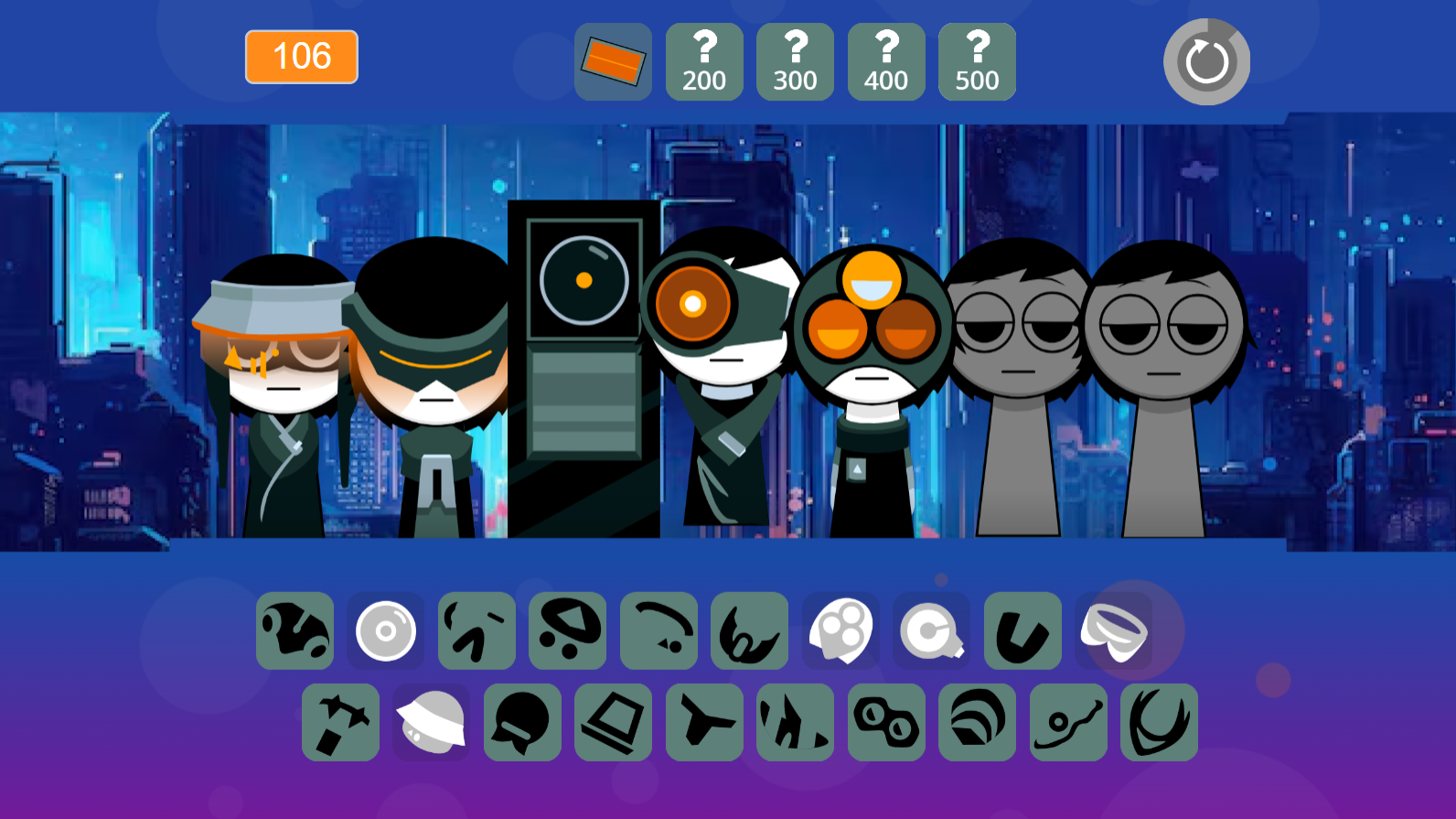Pick up the white triple-circle goggles icon

click(x=840, y=630)
